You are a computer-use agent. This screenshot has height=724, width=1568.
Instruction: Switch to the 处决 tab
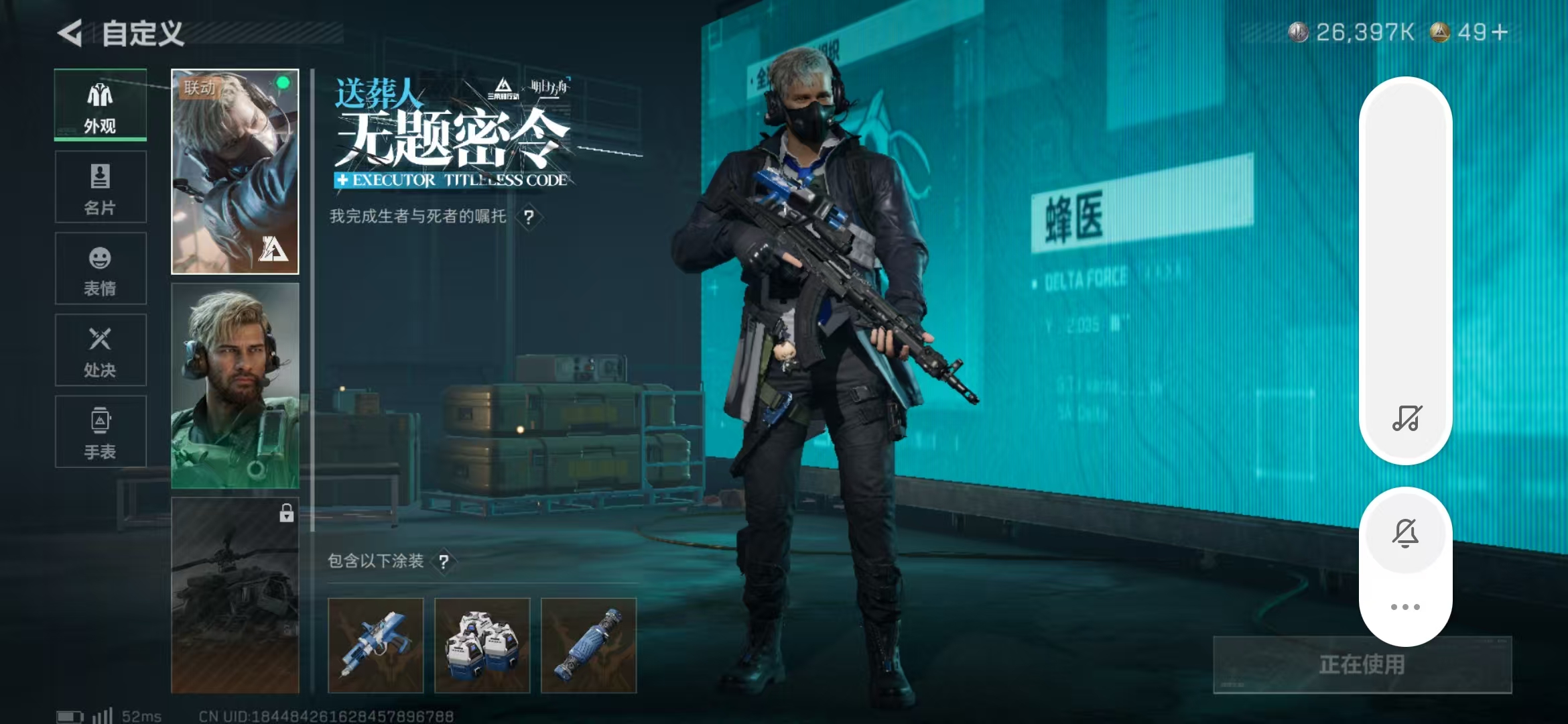[x=99, y=350]
